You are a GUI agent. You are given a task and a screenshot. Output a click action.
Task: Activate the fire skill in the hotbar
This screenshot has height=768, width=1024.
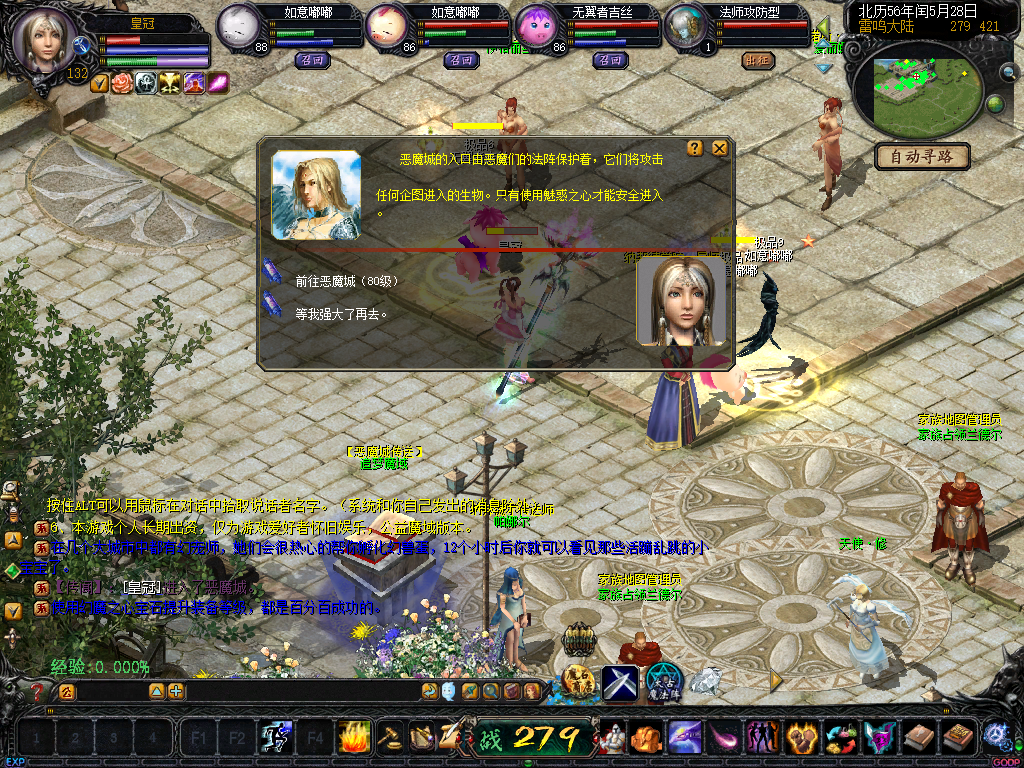(x=353, y=738)
